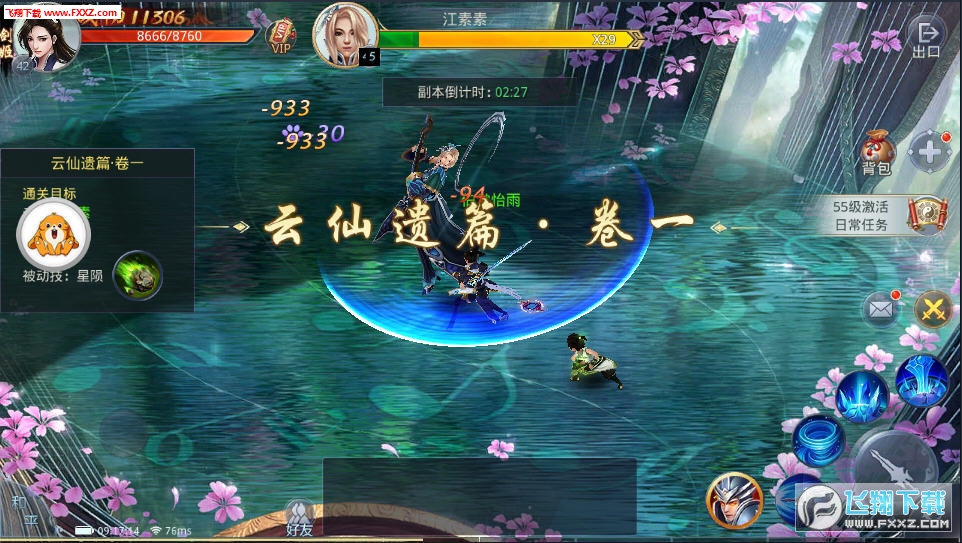This screenshot has height=543, width=962.
Task: Open the 背包 backpack
Action: point(877,154)
